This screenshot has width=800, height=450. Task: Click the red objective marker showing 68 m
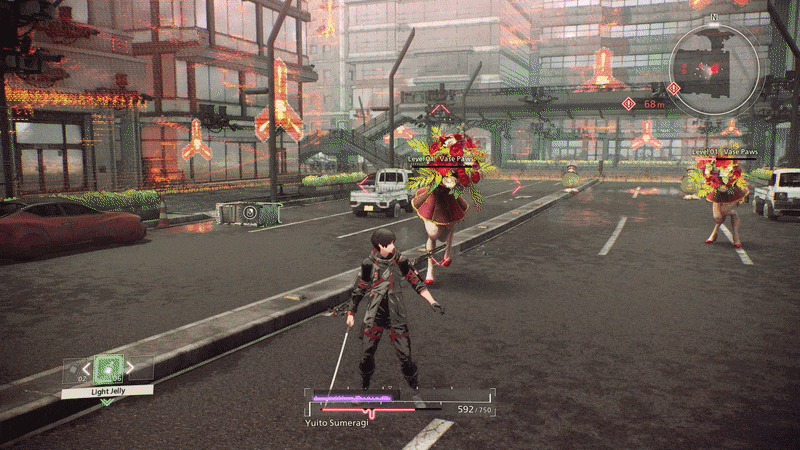click(x=628, y=103)
